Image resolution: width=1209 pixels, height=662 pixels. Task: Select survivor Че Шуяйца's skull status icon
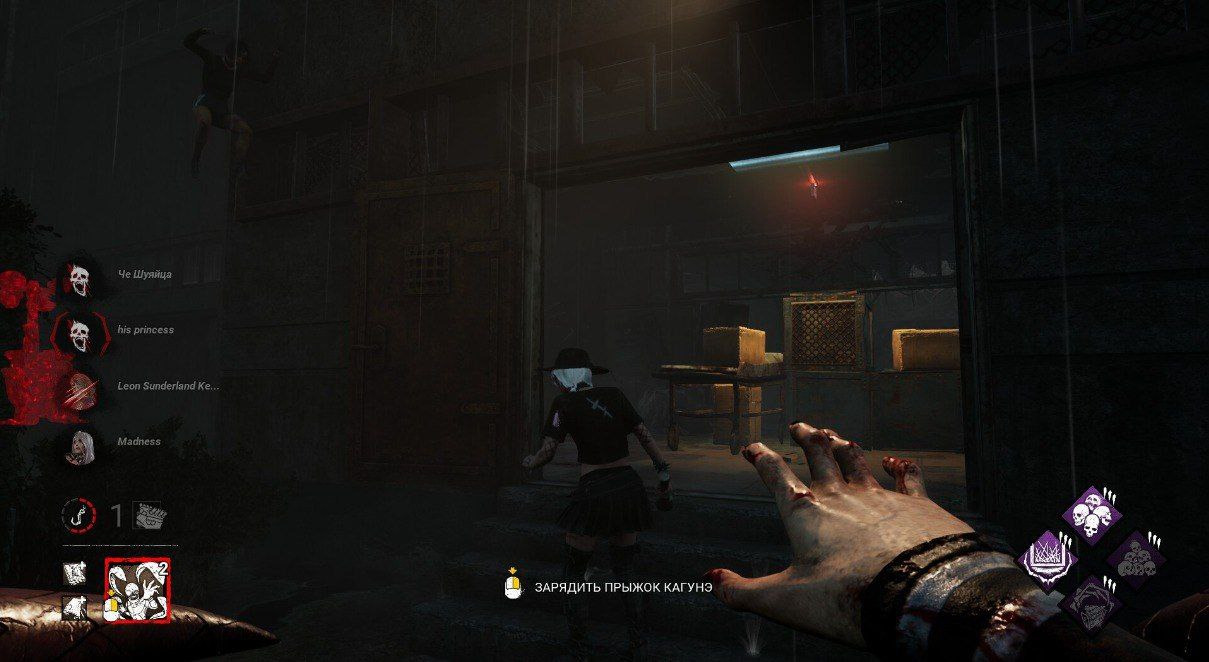(79, 280)
